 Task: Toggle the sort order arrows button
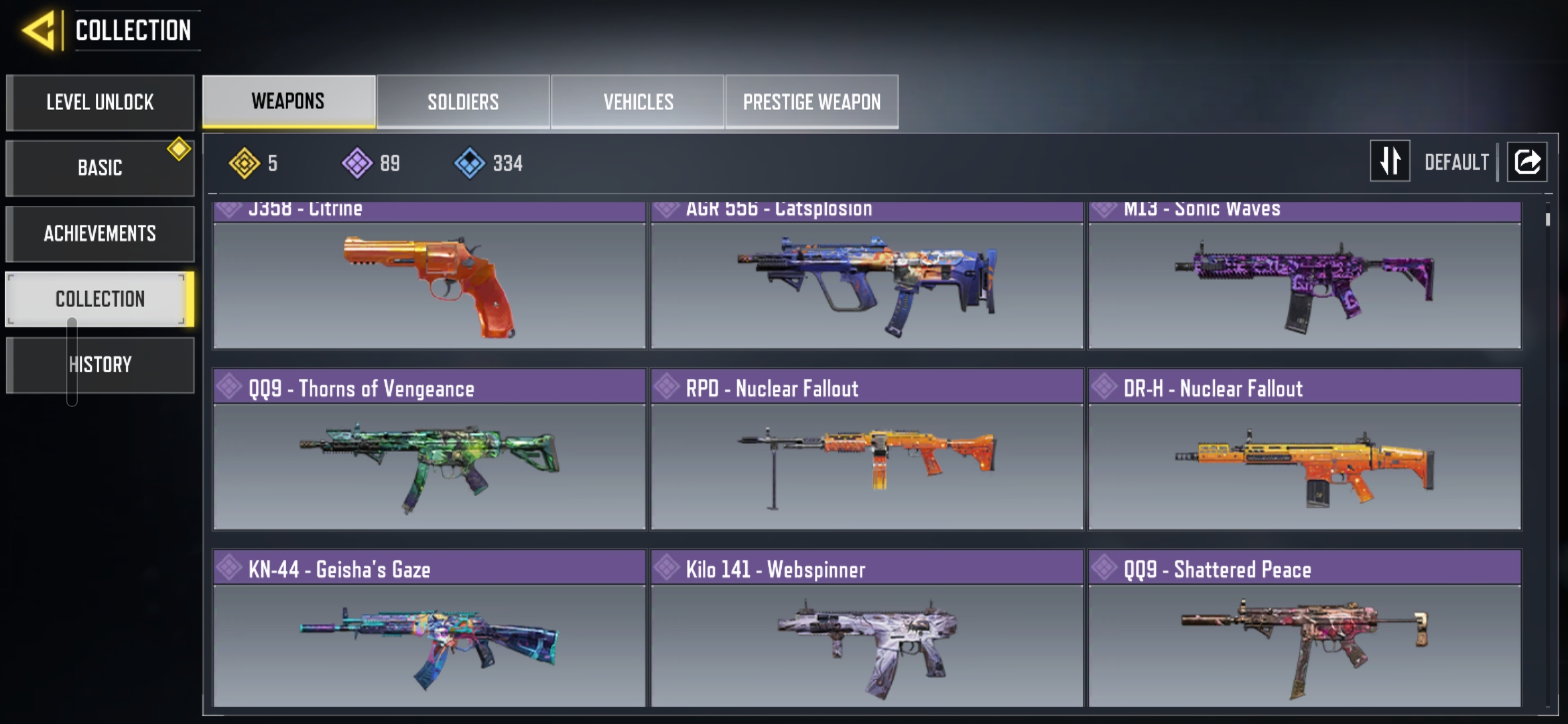click(x=1390, y=161)
